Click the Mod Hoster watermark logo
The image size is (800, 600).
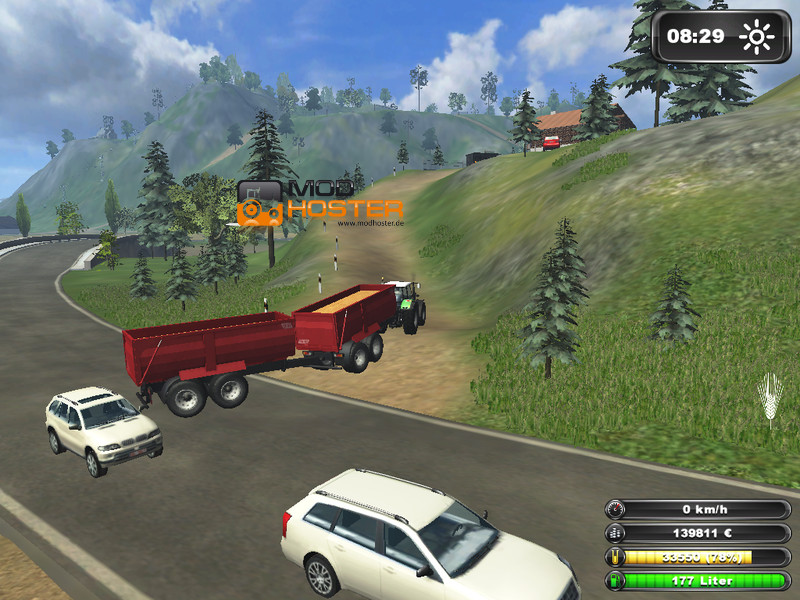[x=320, y=203]
